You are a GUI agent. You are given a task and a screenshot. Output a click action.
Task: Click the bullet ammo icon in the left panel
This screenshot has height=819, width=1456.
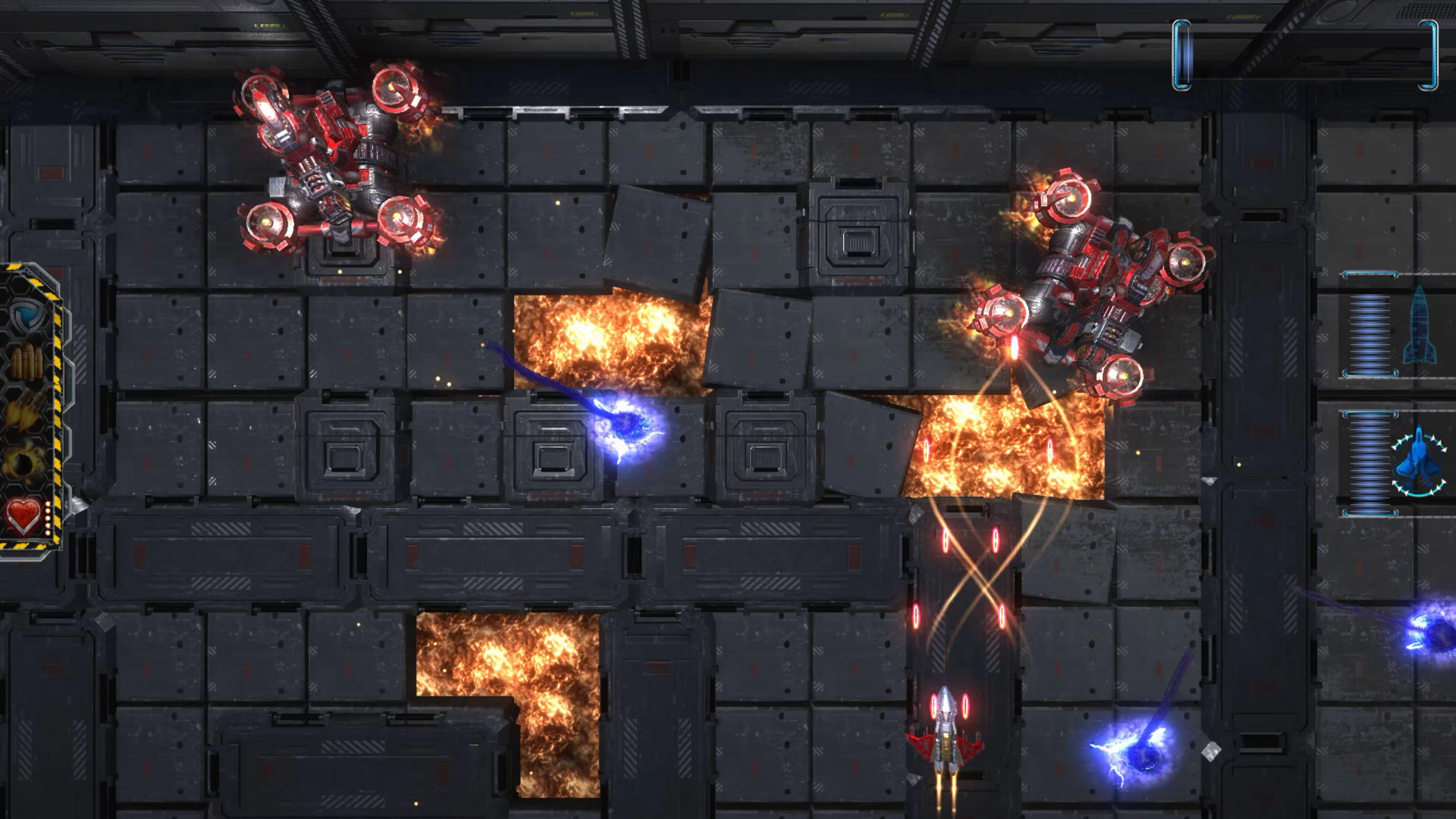click(x=27, y=361)
